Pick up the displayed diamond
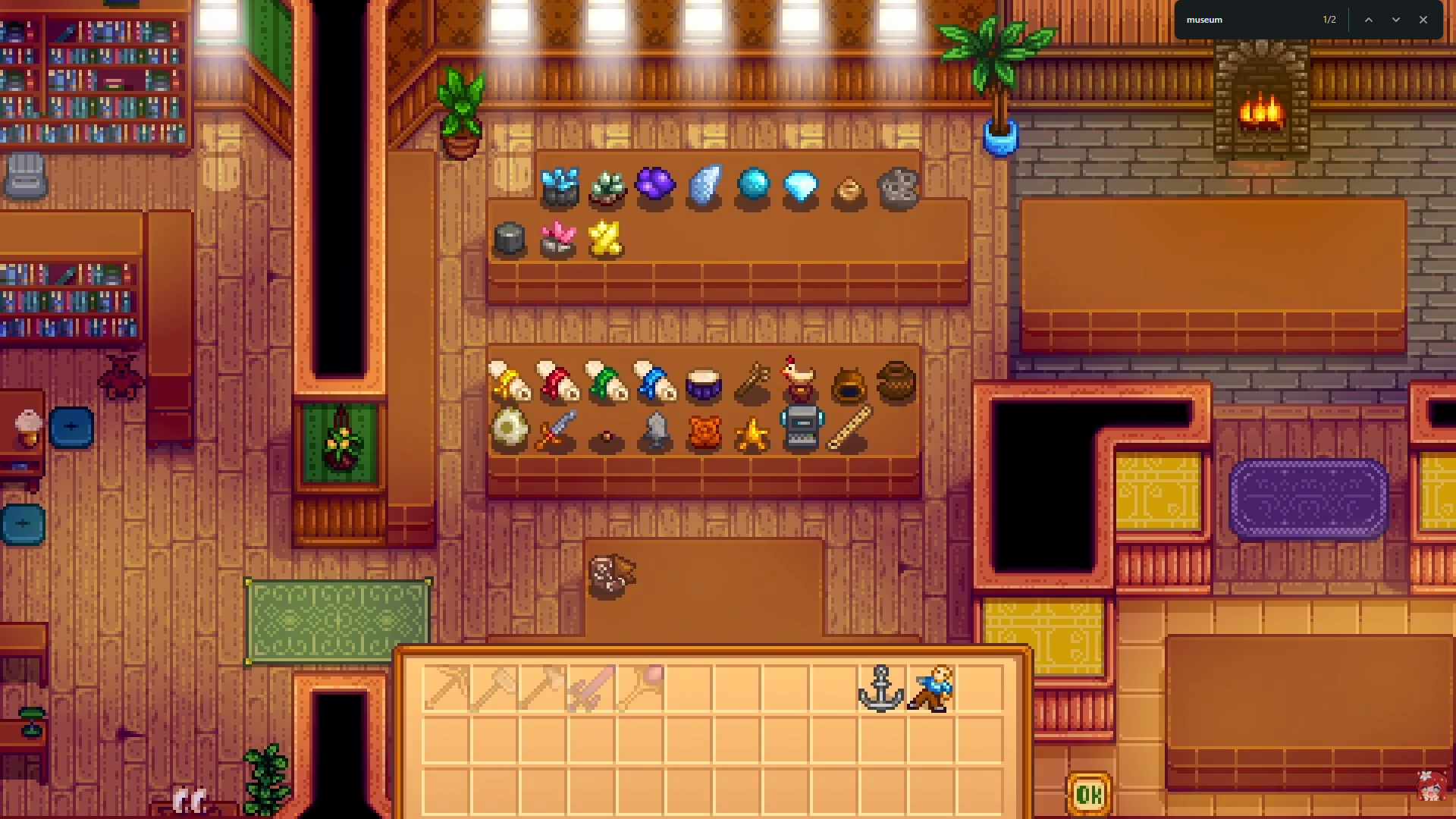The width and height of the screenshot is (1456, 819). pyautogui.click(x=800, y=186)
